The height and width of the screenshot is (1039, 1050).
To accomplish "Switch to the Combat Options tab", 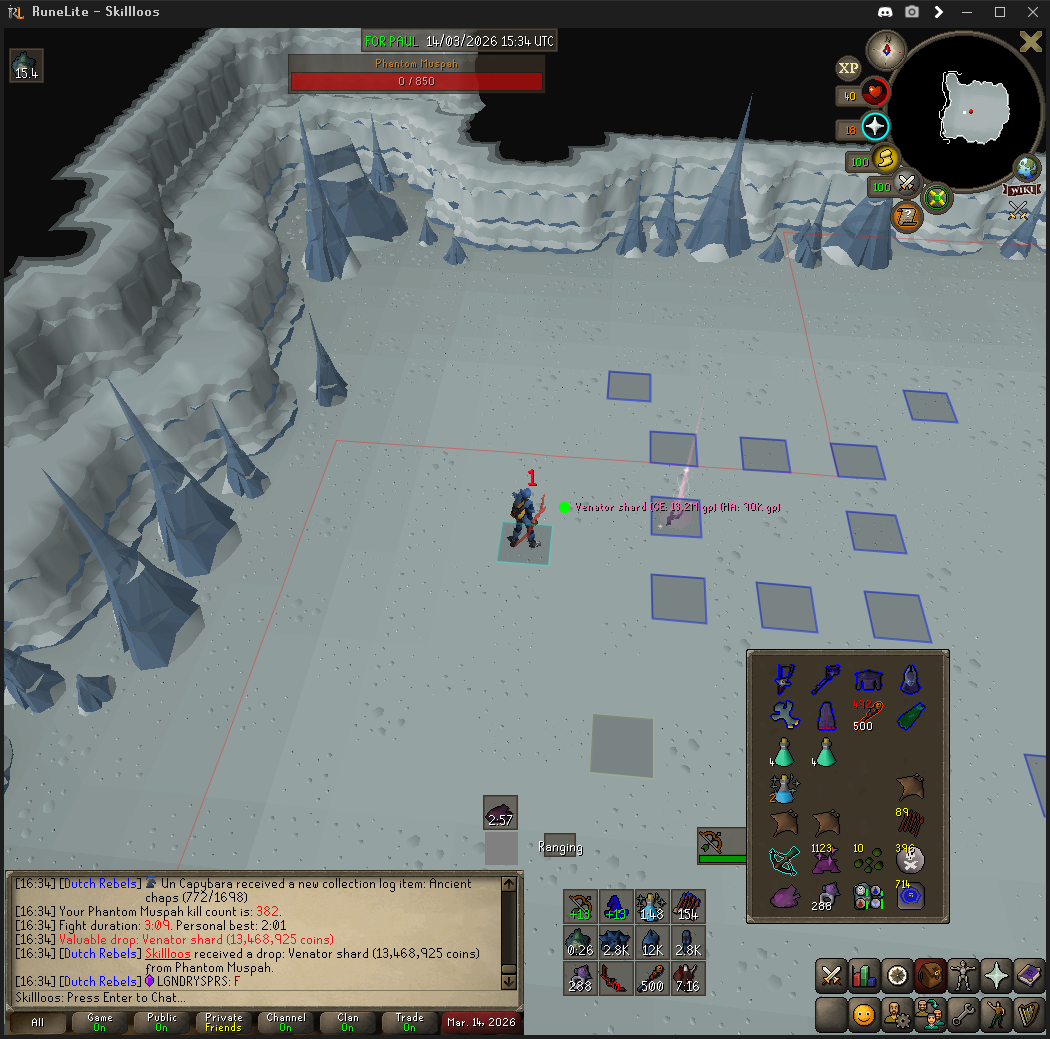I will click(x=831, y=975).
